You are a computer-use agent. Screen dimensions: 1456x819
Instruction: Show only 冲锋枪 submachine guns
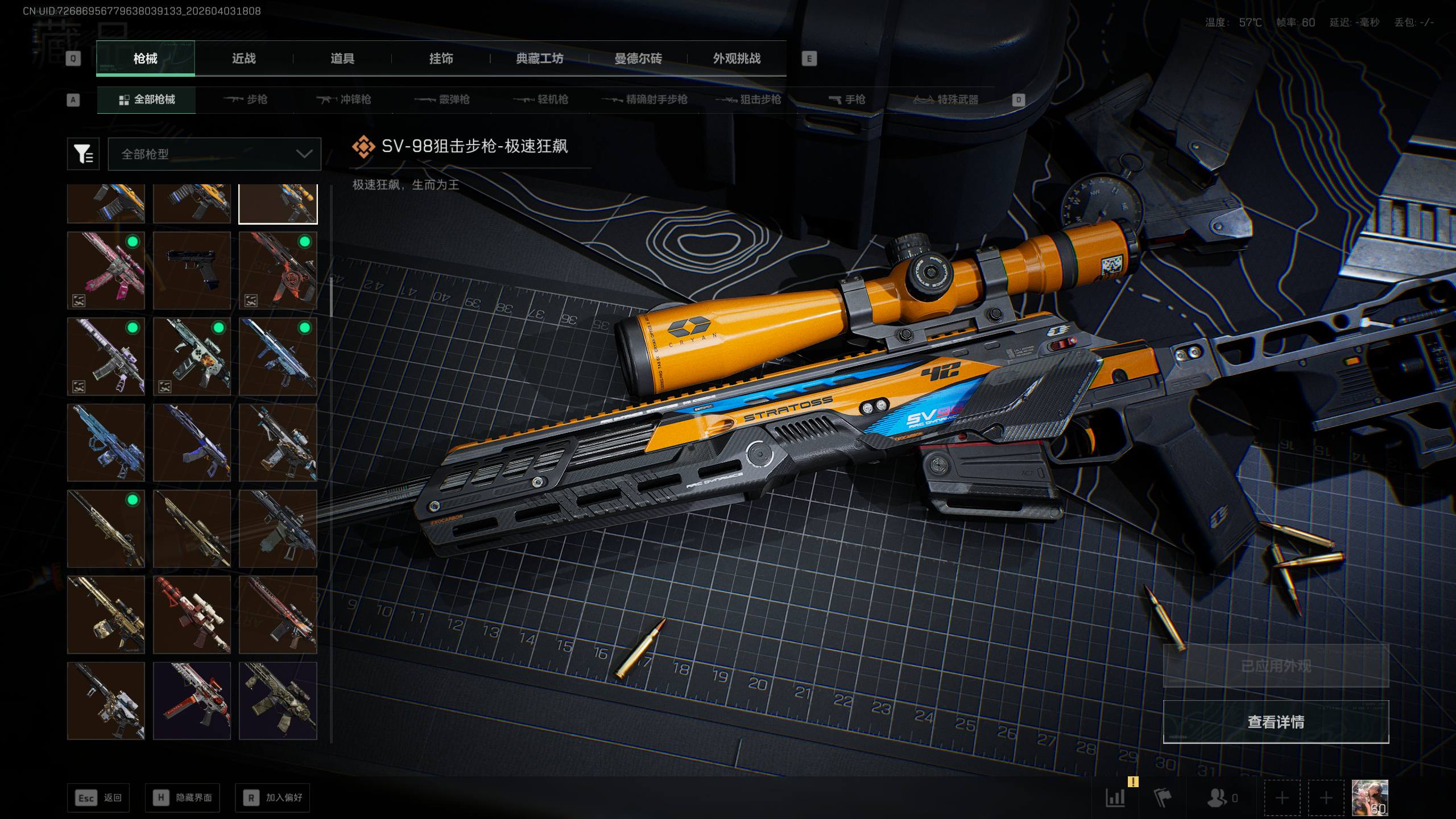pyautogui.click(x=344, y=100)
